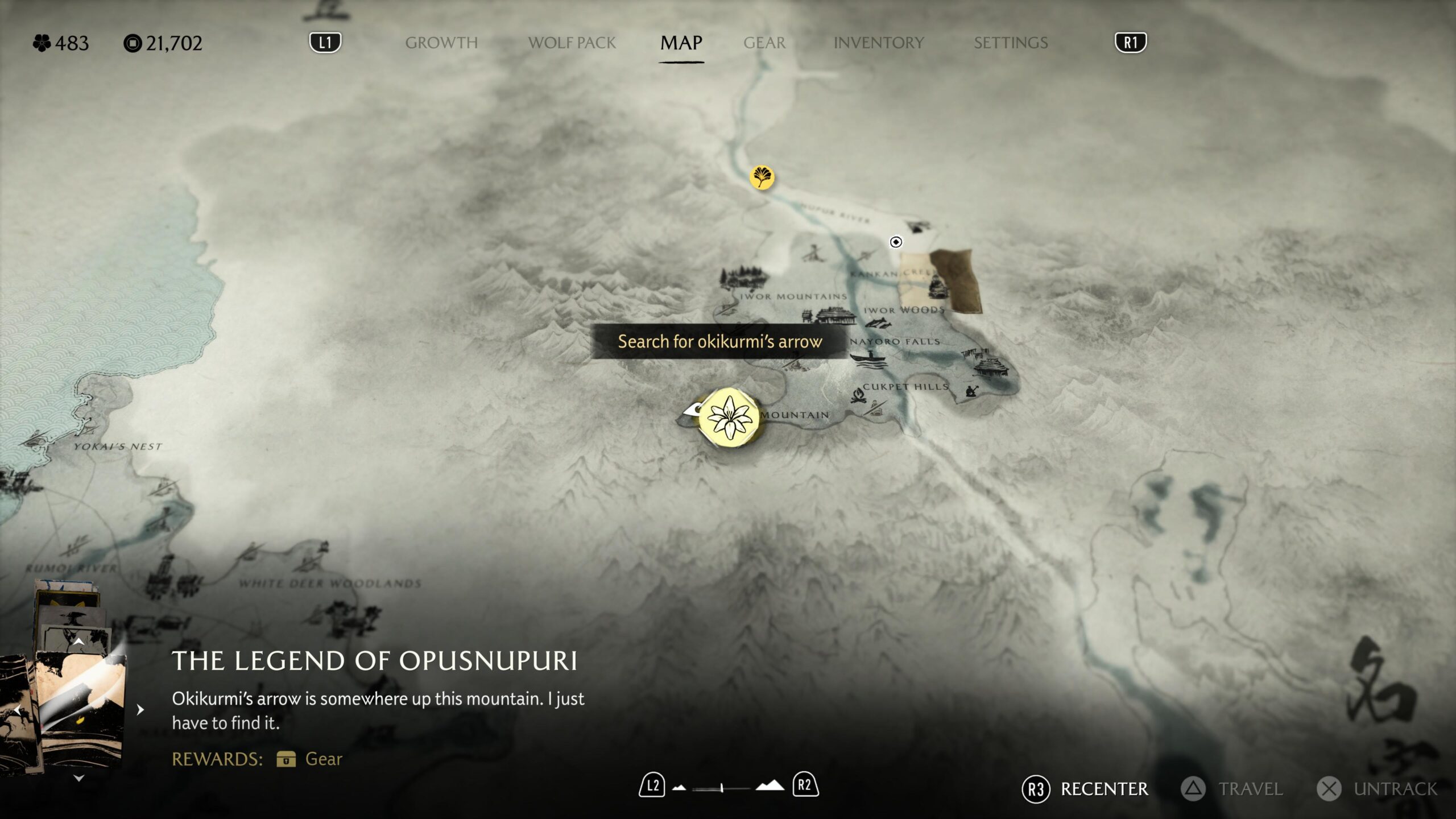Choose the Travel option
This screenshot has height=819, width=1456.
1232,789
